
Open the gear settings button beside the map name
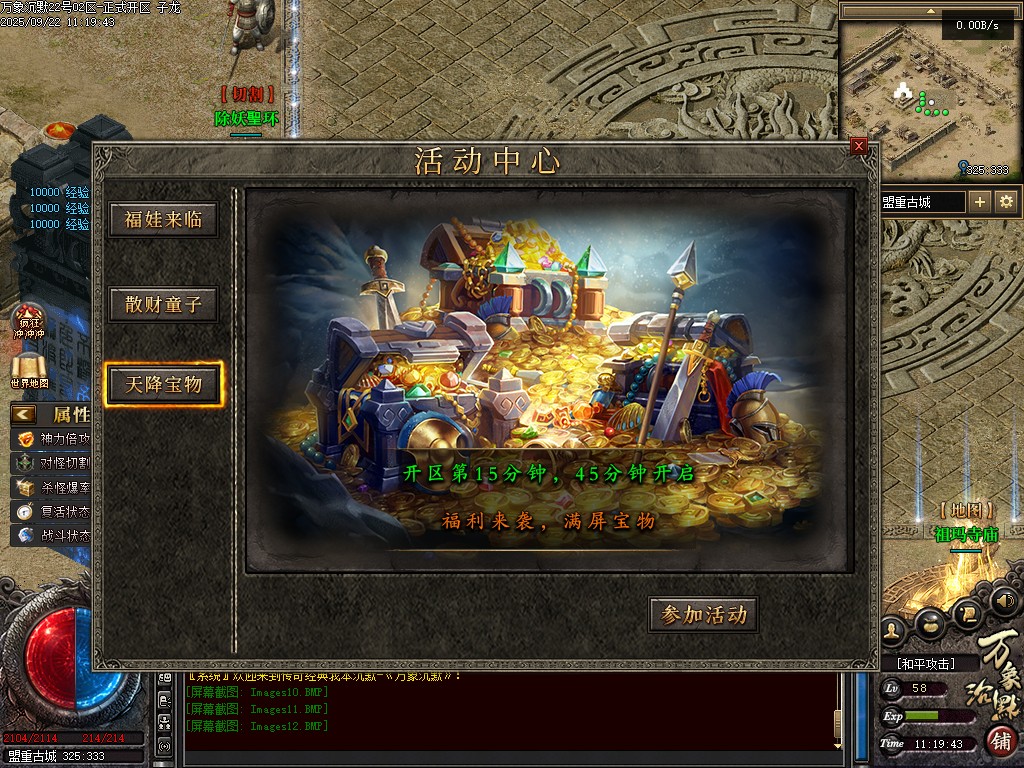[1006, 202]
